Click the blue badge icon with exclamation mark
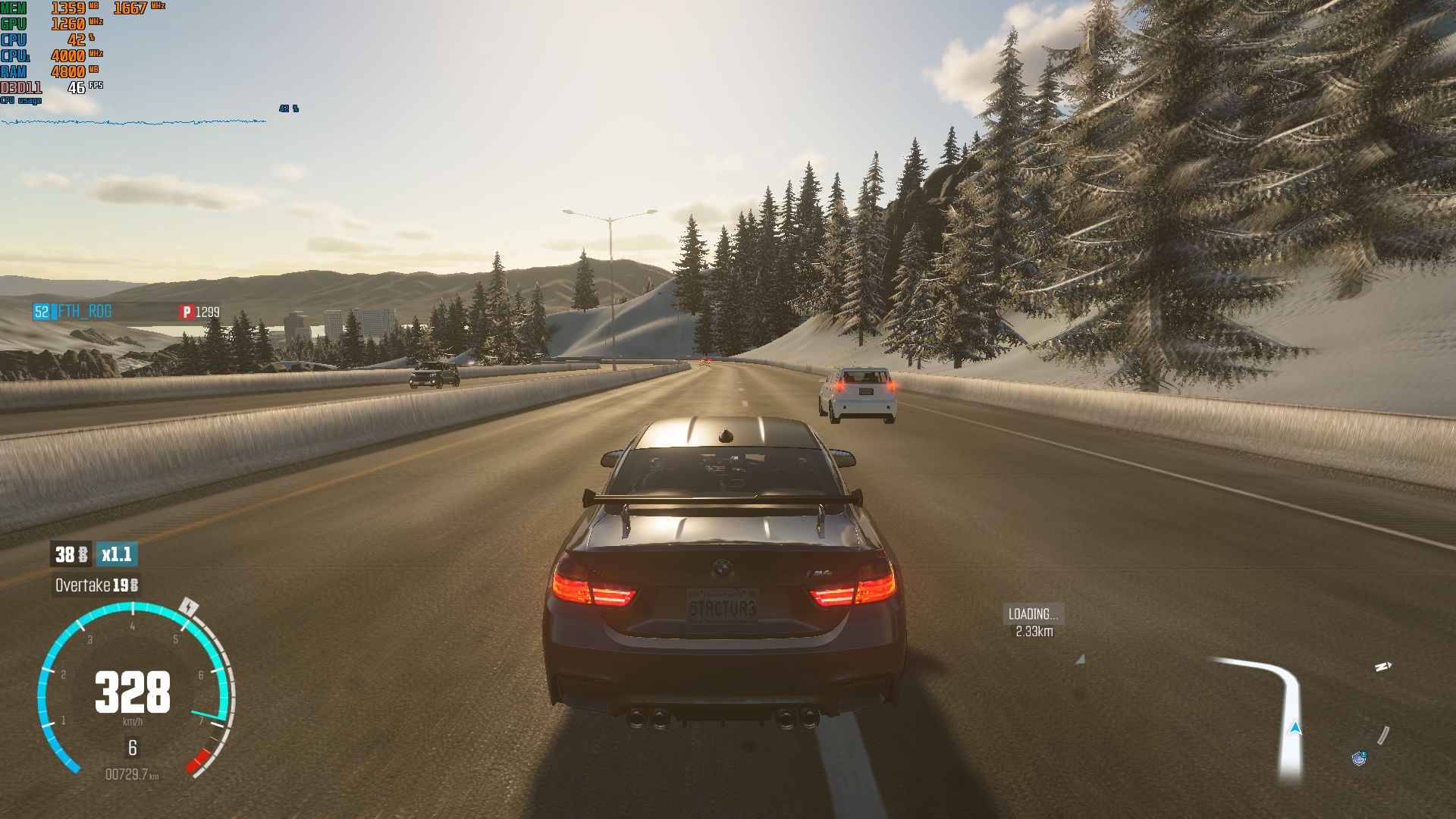The height and width of the screenshot is (819, 1456). [x=1359, y=758]
